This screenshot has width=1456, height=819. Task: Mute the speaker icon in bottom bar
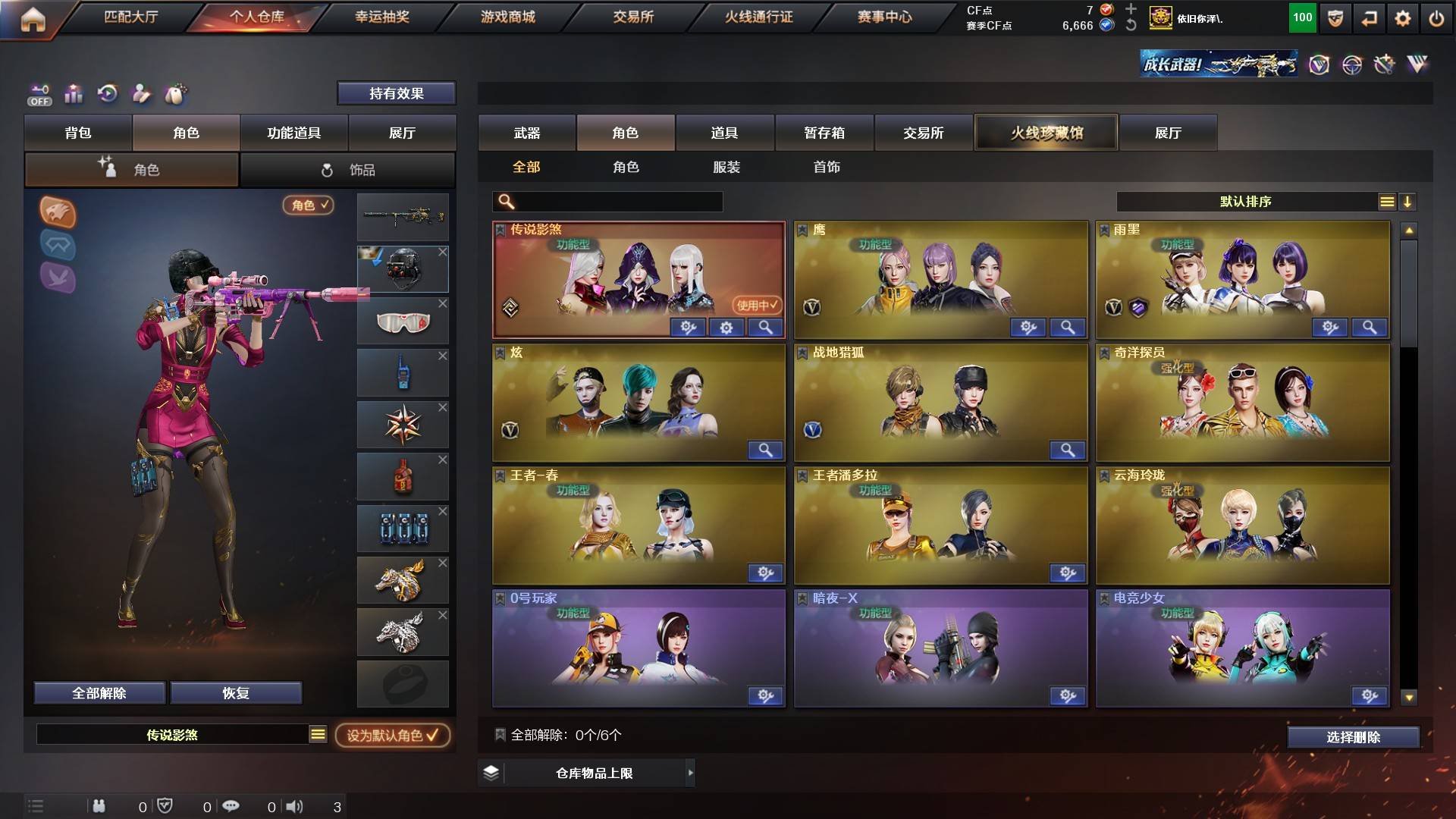(x=296, y=807)
